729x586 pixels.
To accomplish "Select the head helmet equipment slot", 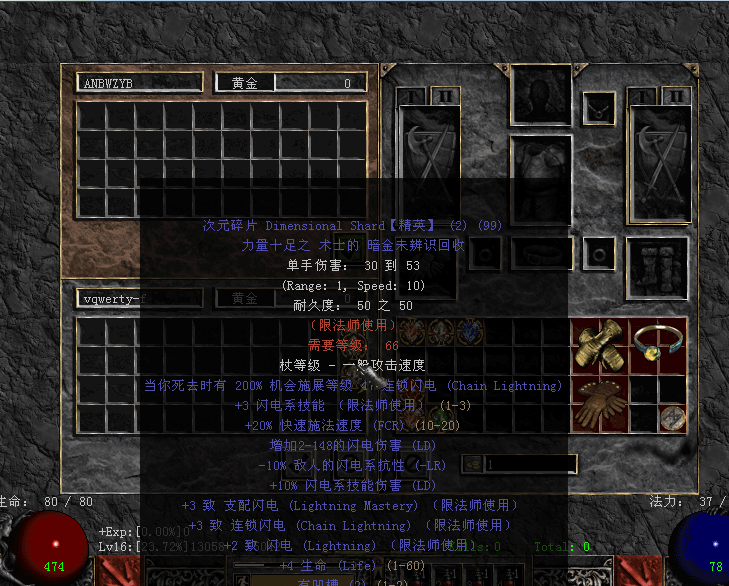I will tap(541, 95).
